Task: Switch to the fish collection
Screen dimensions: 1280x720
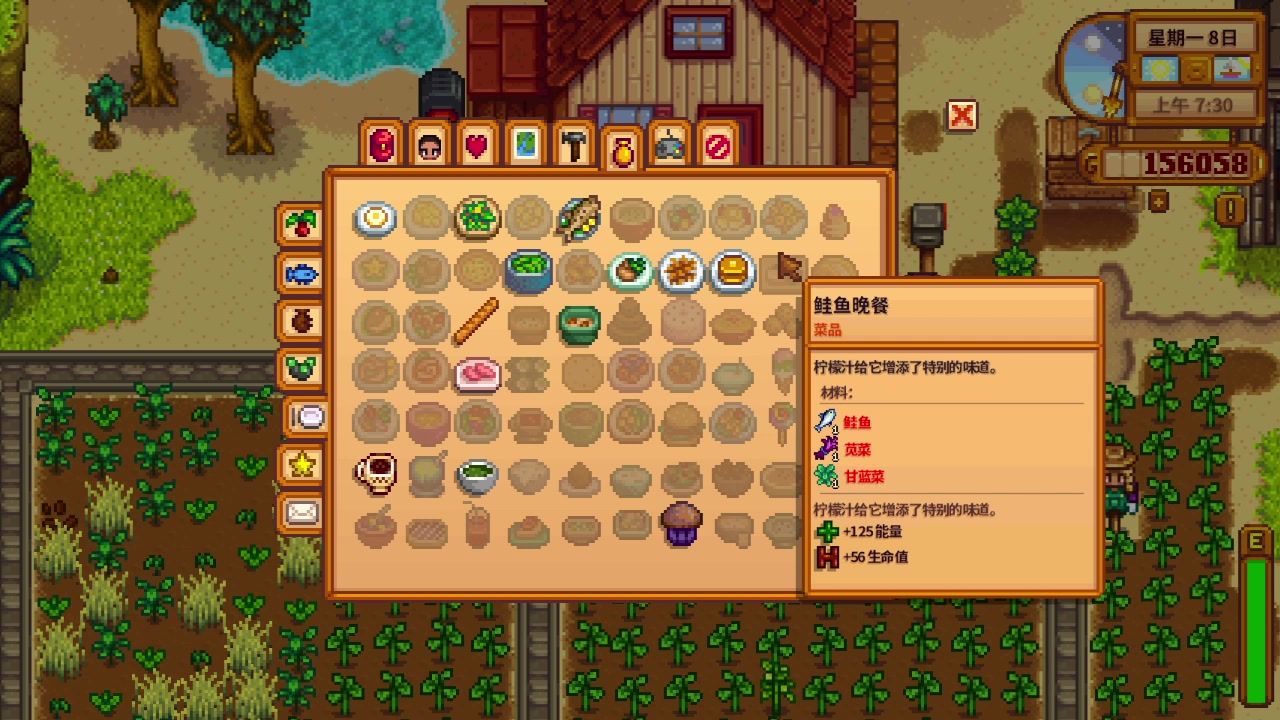Action: (x=301, y=273)
